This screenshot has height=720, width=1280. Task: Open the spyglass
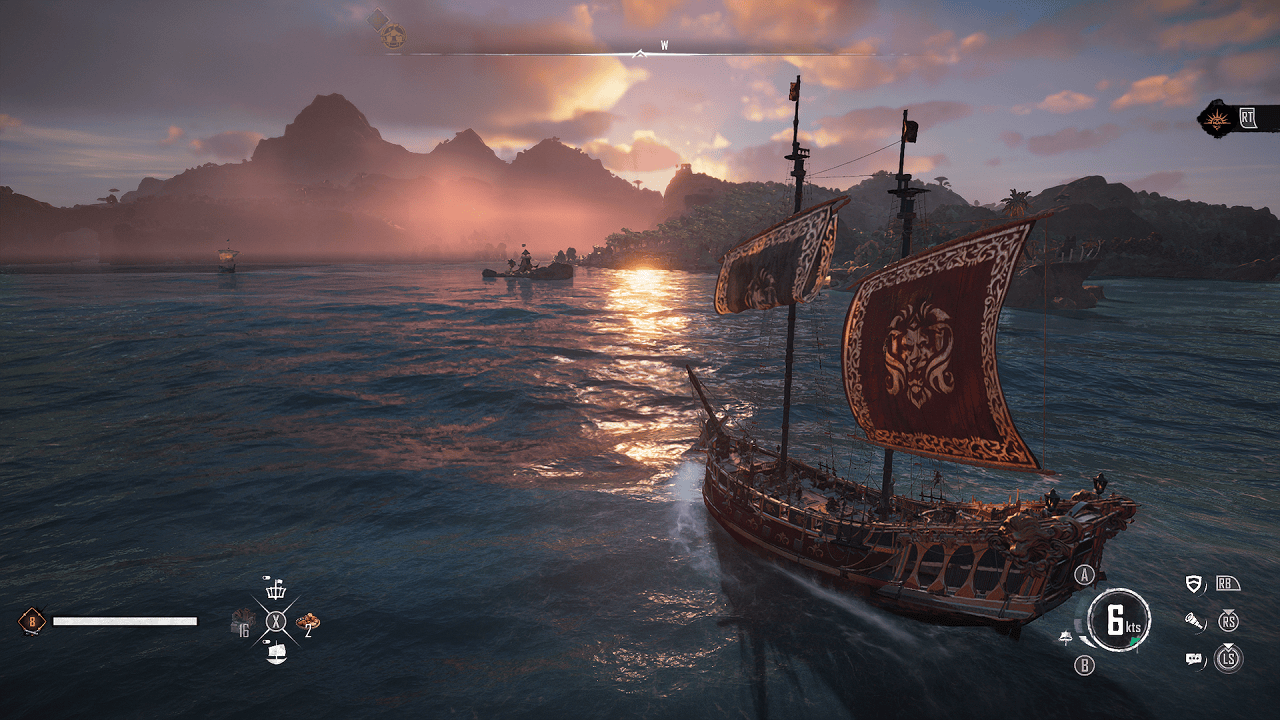click(1193, 621)
